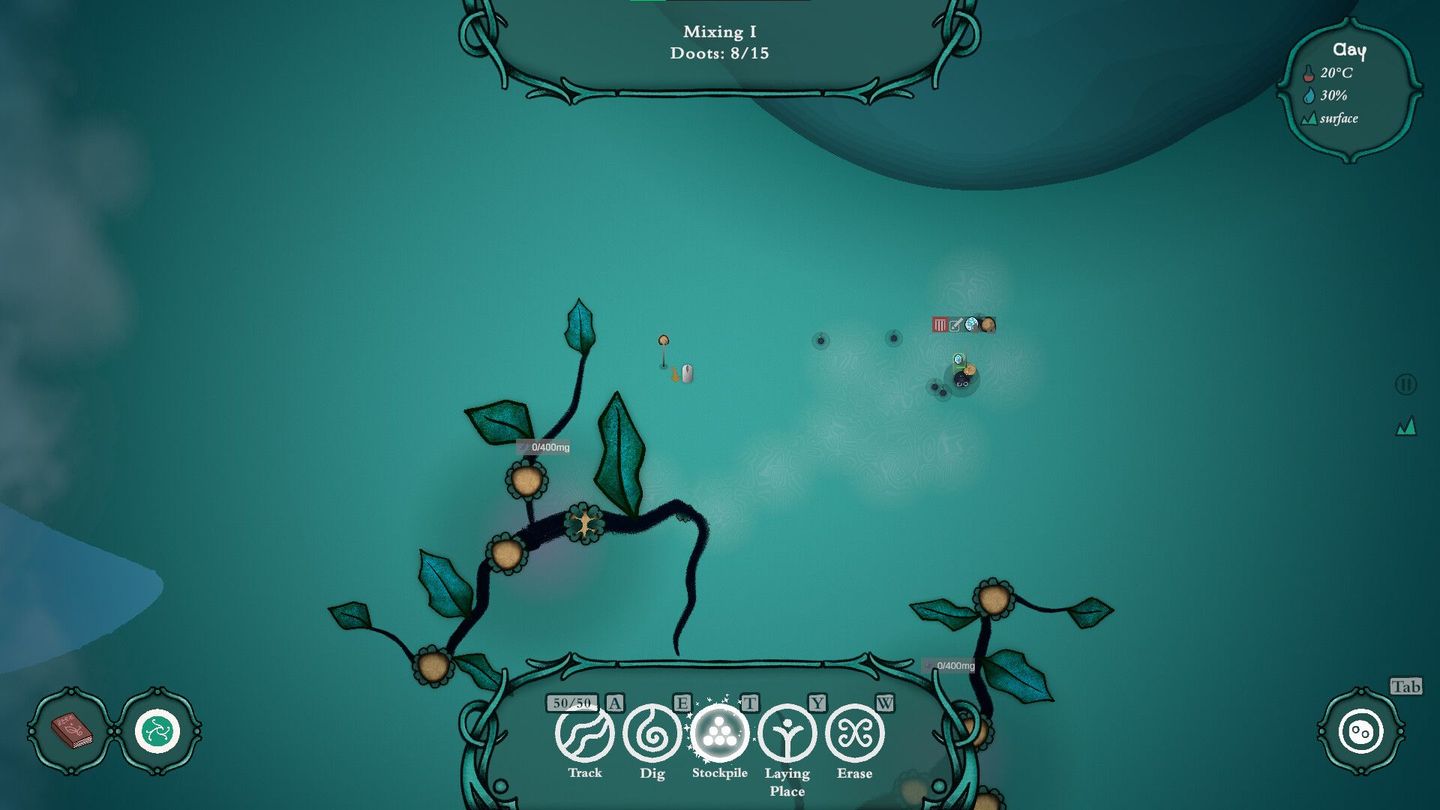Click the red stockpile marker above the nest
The width and height of the screenshot is (1440, 810).
click(939, 324)
